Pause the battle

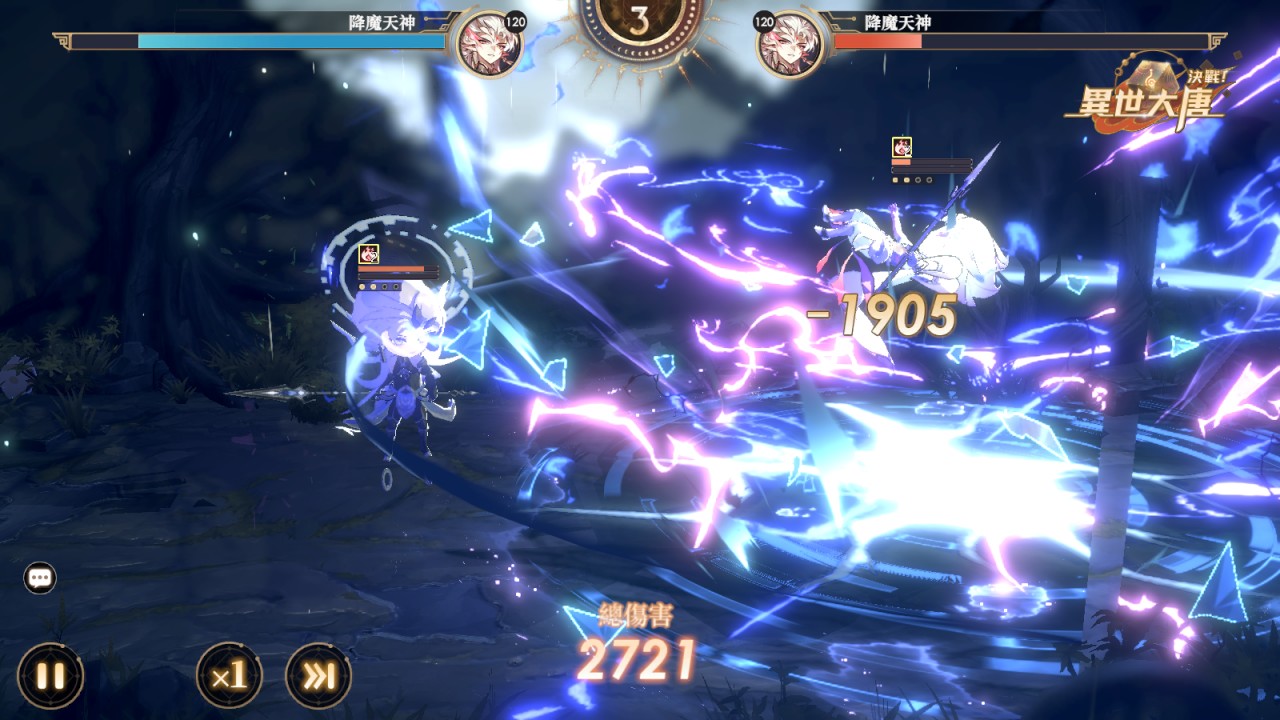pyautogui.click(x=50, y=676)
